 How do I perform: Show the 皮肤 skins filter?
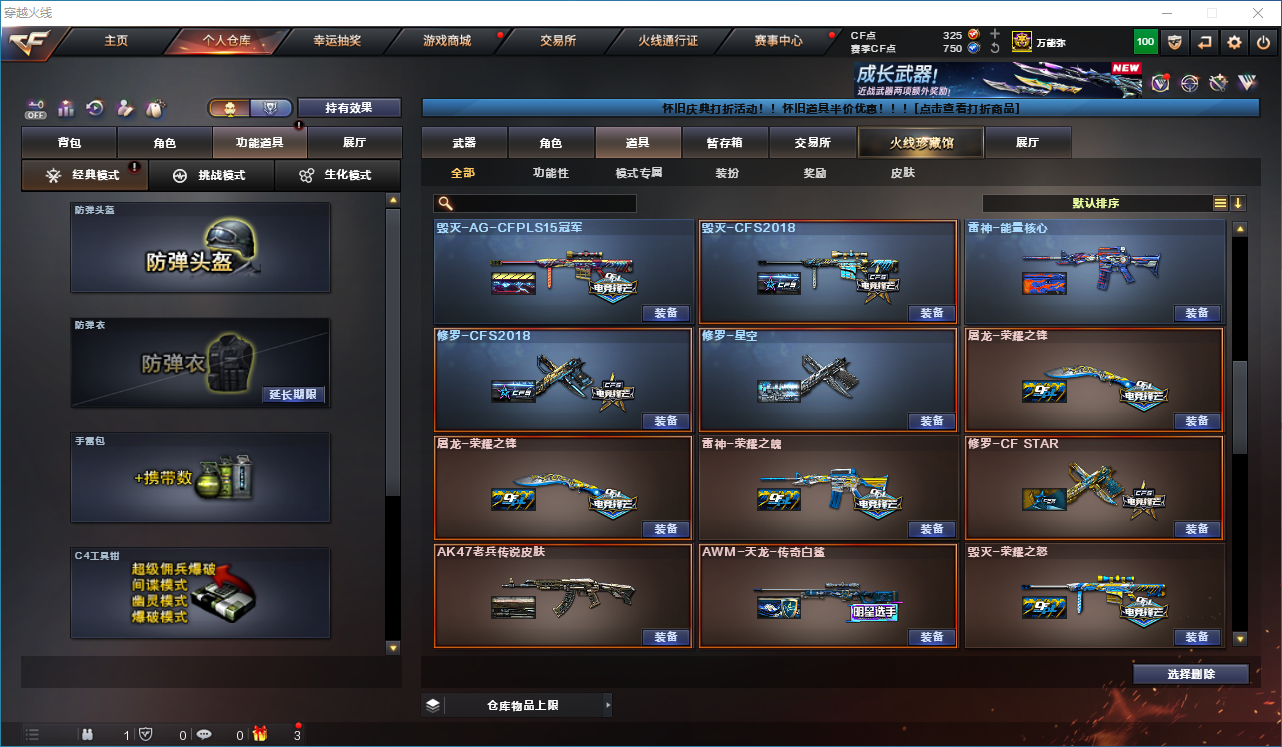[902, 173]
